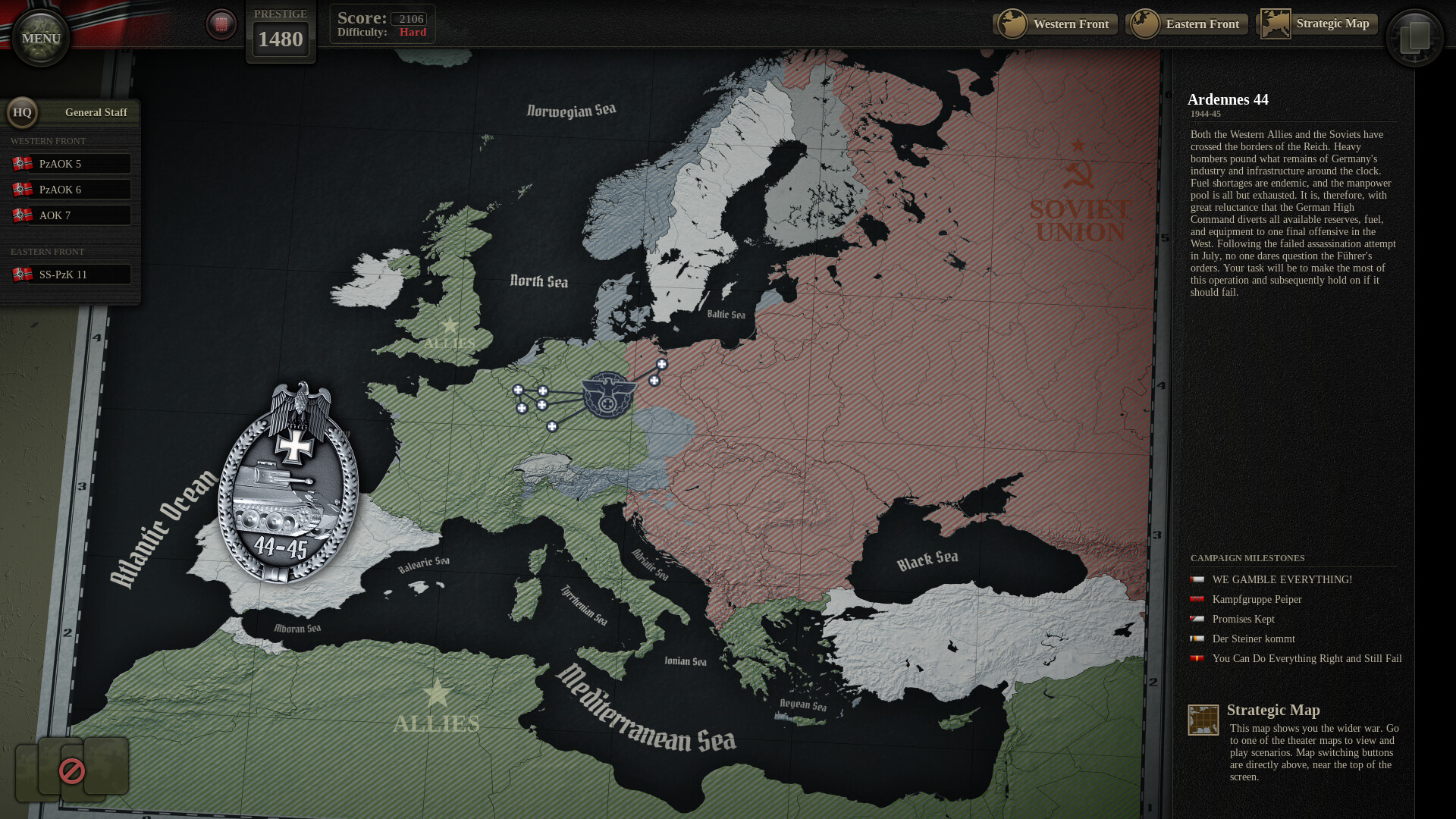This screenshot has height=819, width=1456.
Task: Expand the Western Front army list
Action: 48,141
